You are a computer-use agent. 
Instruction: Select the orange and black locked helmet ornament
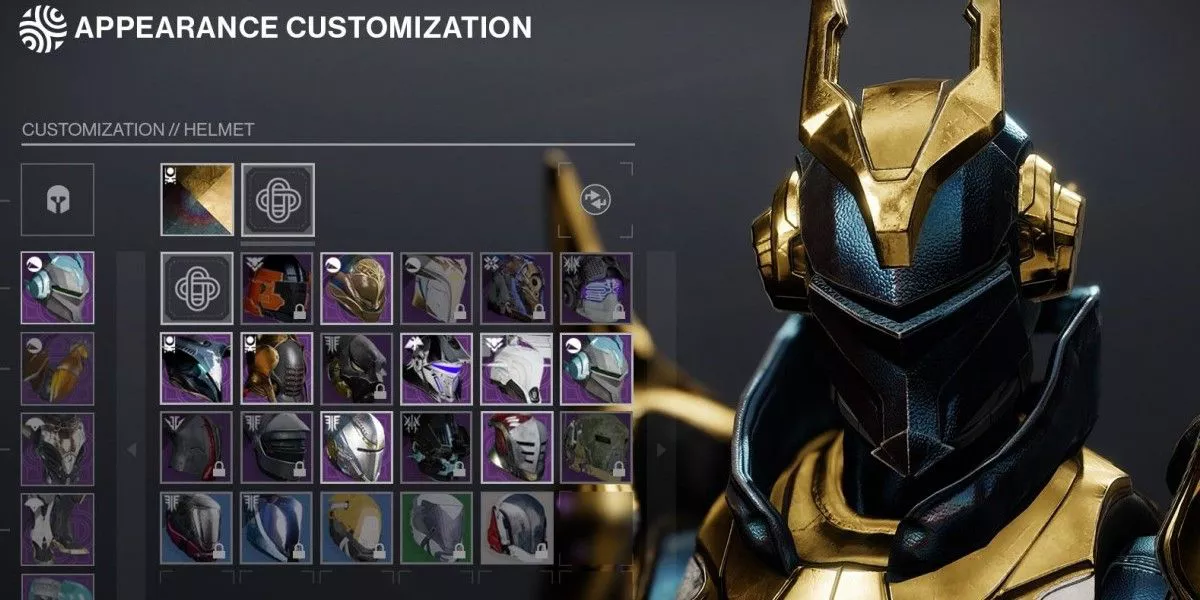tap(277, 288)
